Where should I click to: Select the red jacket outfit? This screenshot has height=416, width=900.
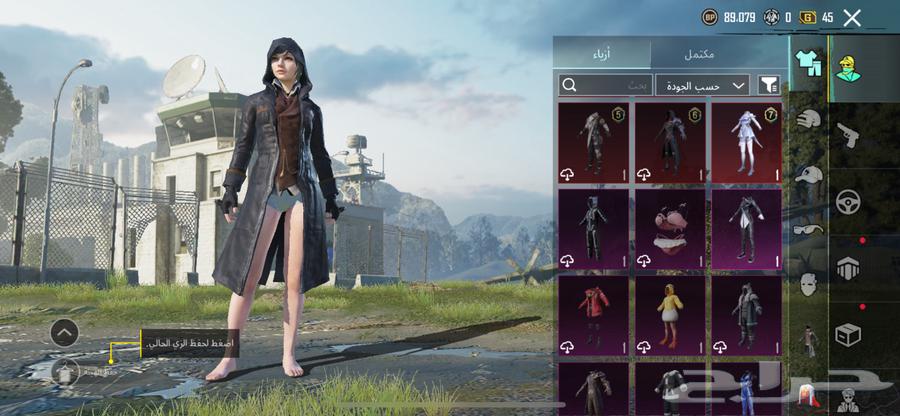point(593,314)
